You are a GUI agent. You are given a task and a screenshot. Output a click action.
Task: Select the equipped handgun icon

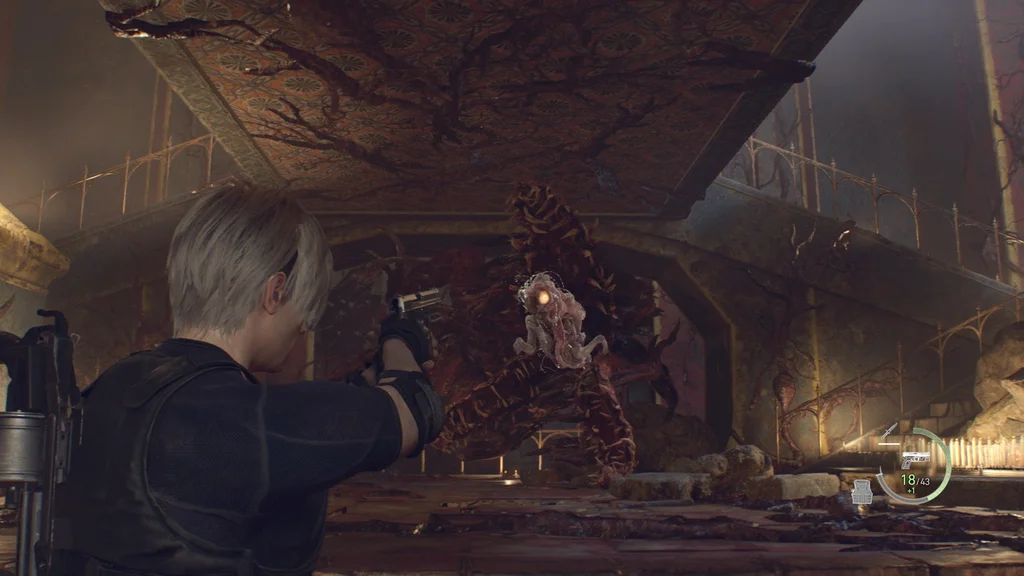(x=913, y=461)
